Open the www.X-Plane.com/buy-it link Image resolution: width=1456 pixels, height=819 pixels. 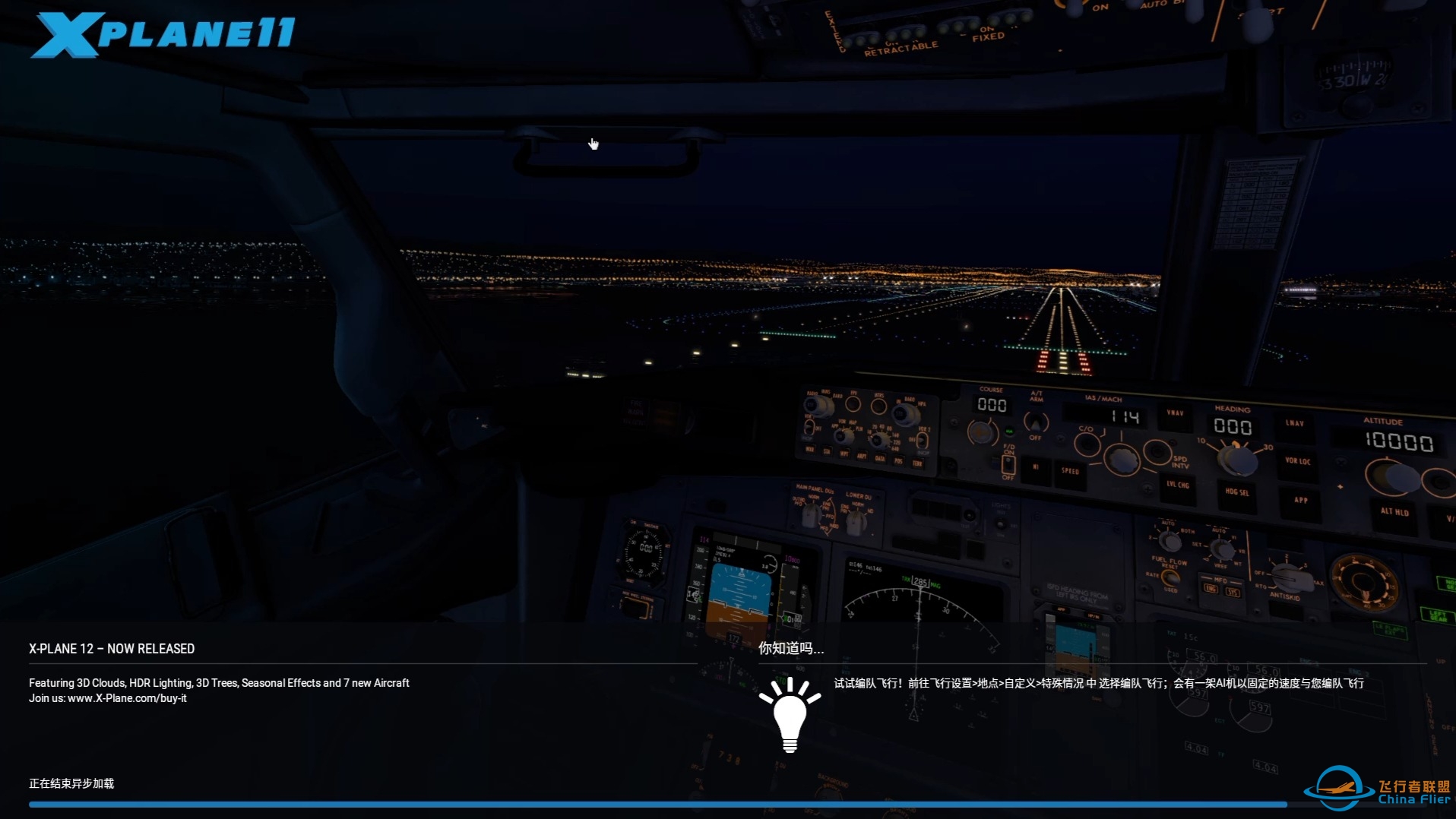point(127,698)
